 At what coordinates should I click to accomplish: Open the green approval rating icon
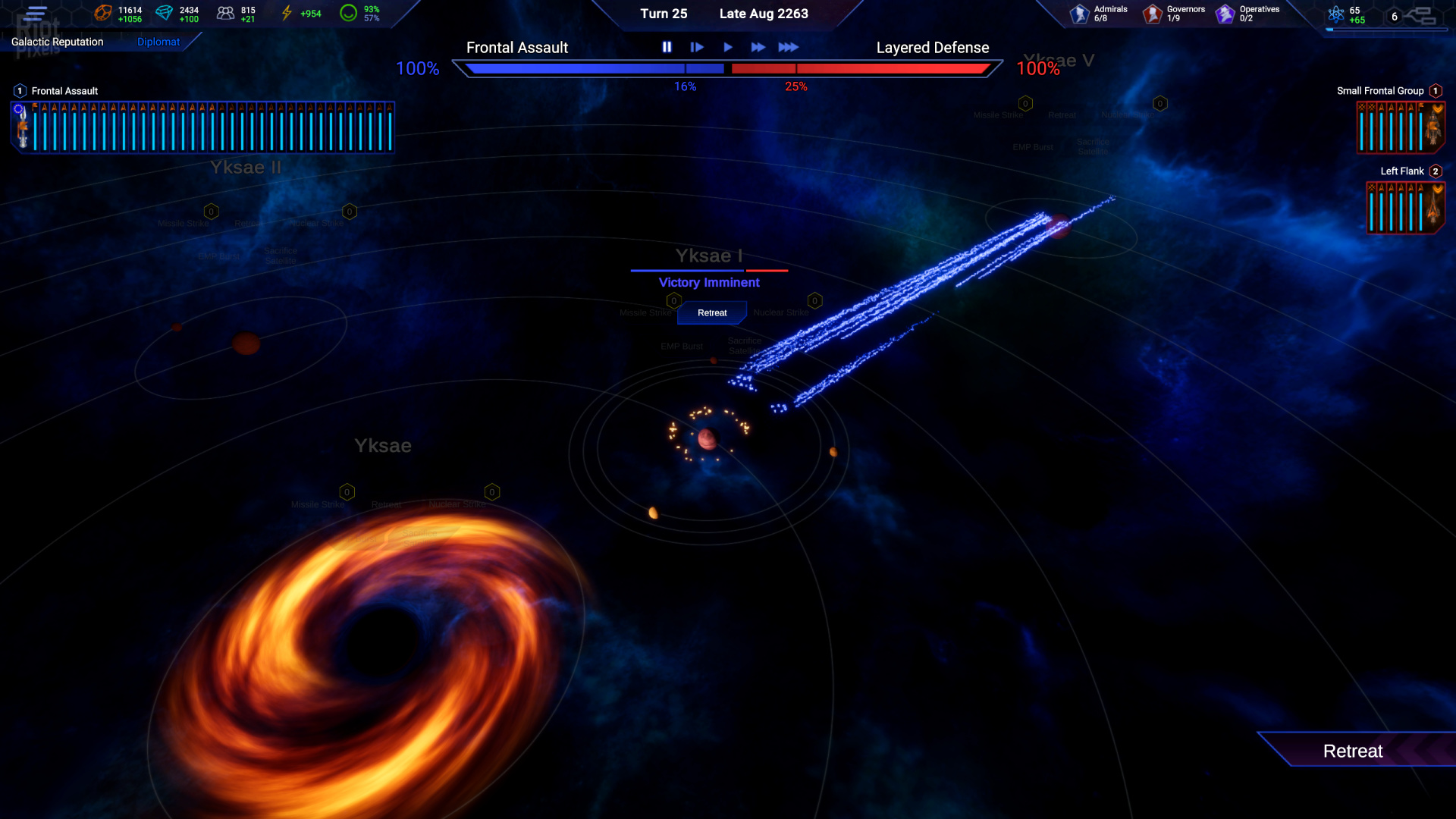coord(348,13)
